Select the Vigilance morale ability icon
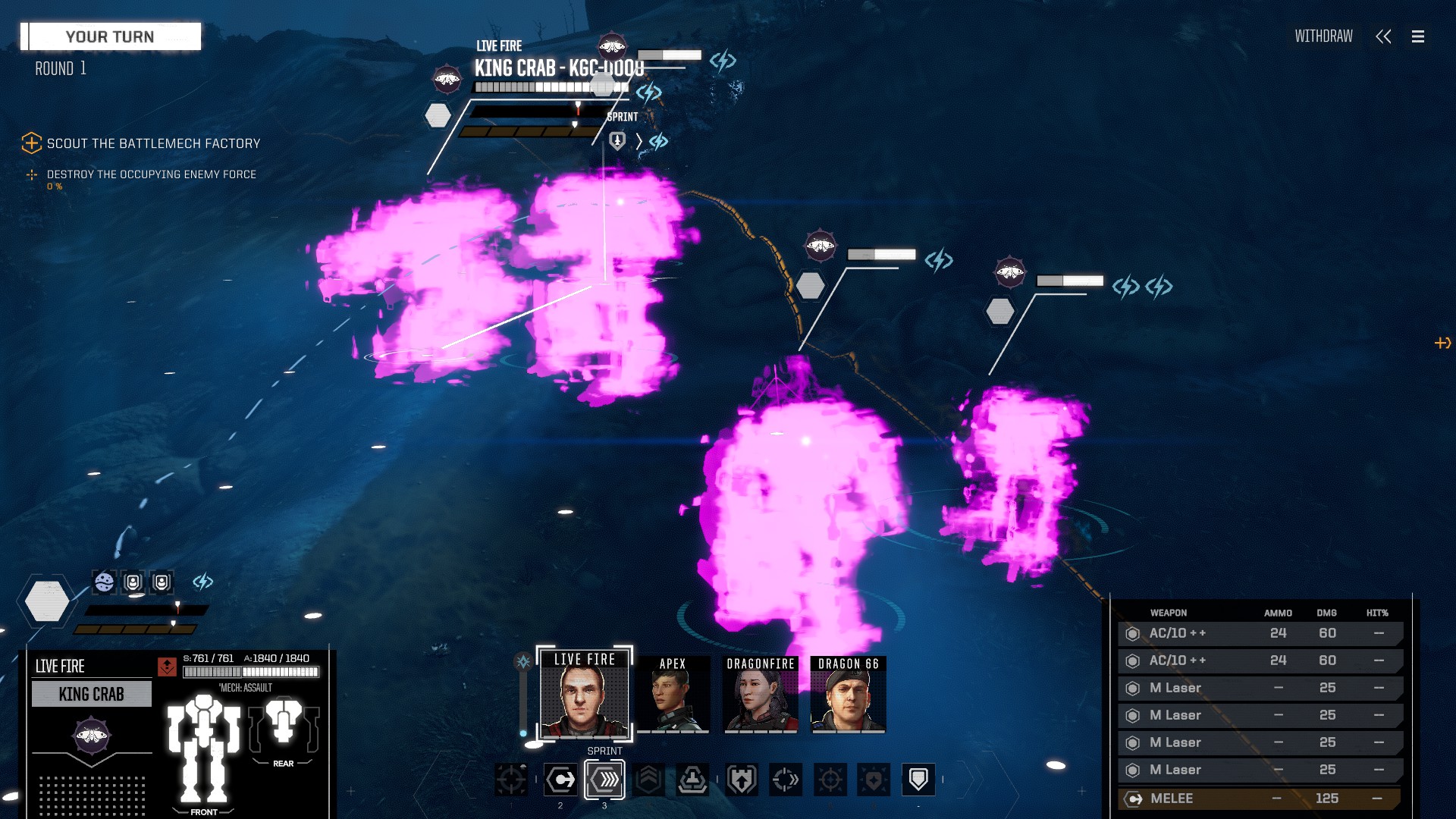The height and width of the screenshot is (819, 1456). click(872, 779)
